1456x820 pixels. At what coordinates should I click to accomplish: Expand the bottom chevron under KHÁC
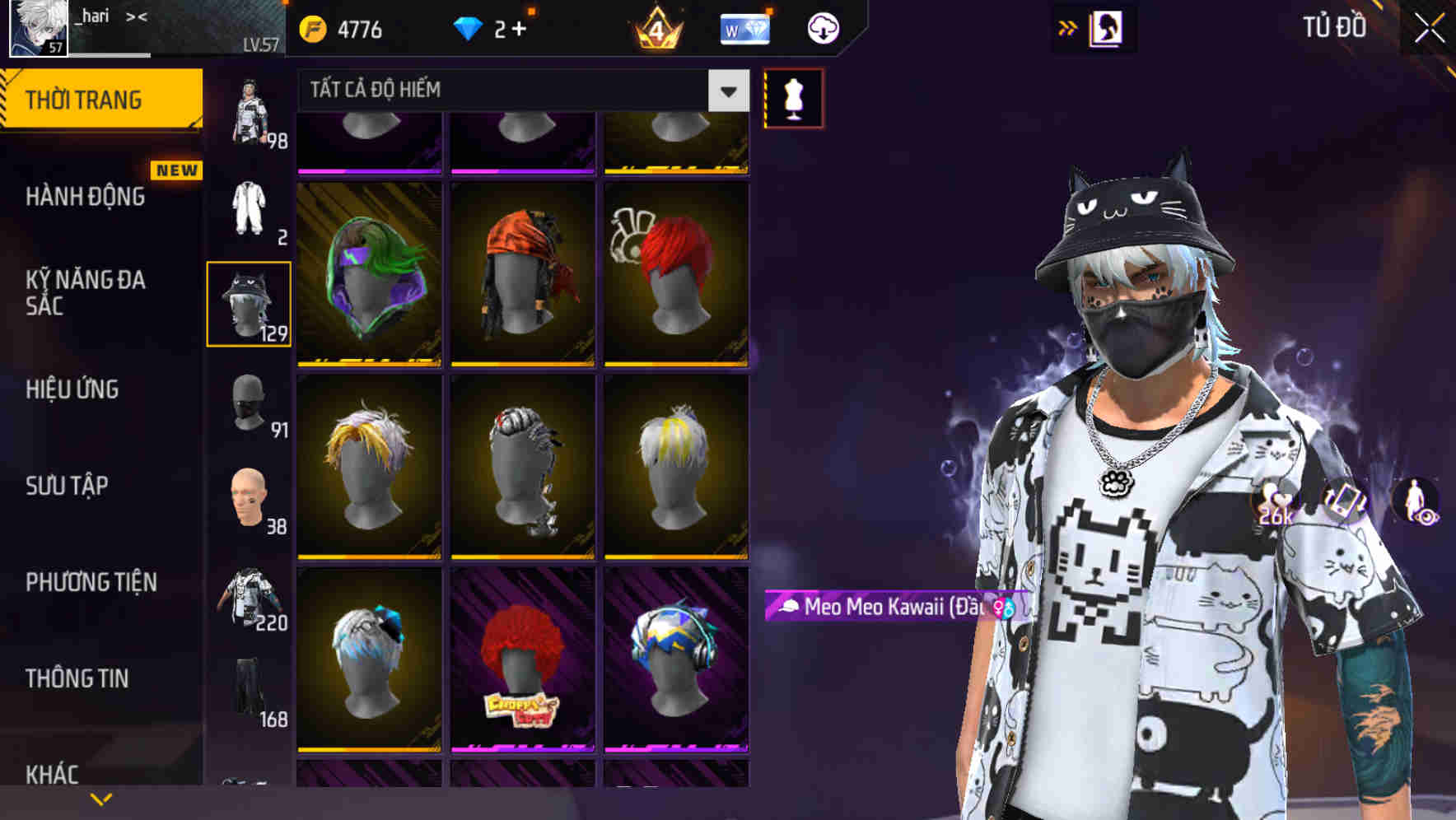tap(101, 797)
